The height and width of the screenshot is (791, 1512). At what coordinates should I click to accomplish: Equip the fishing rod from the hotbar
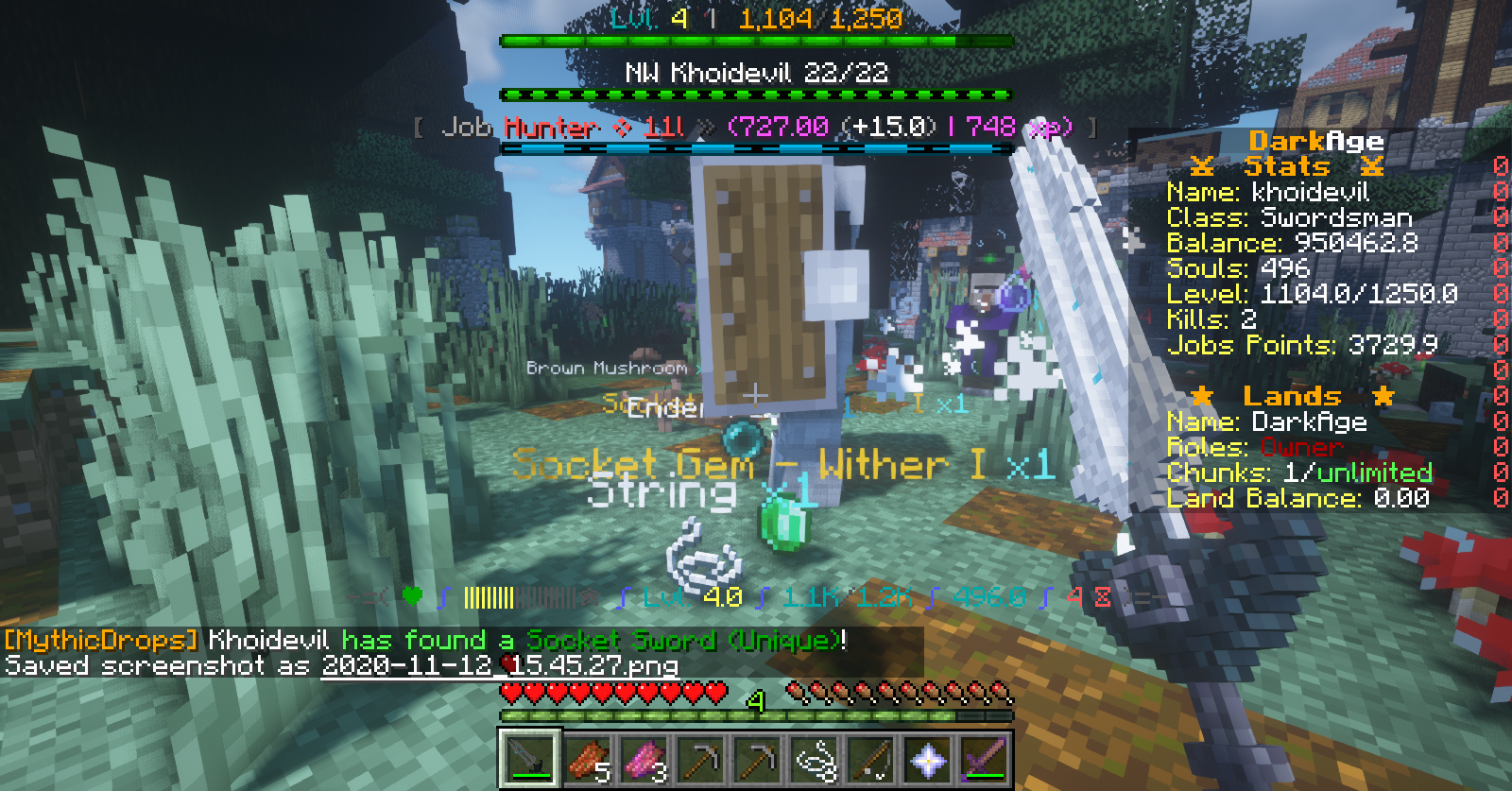click(871, 758)
